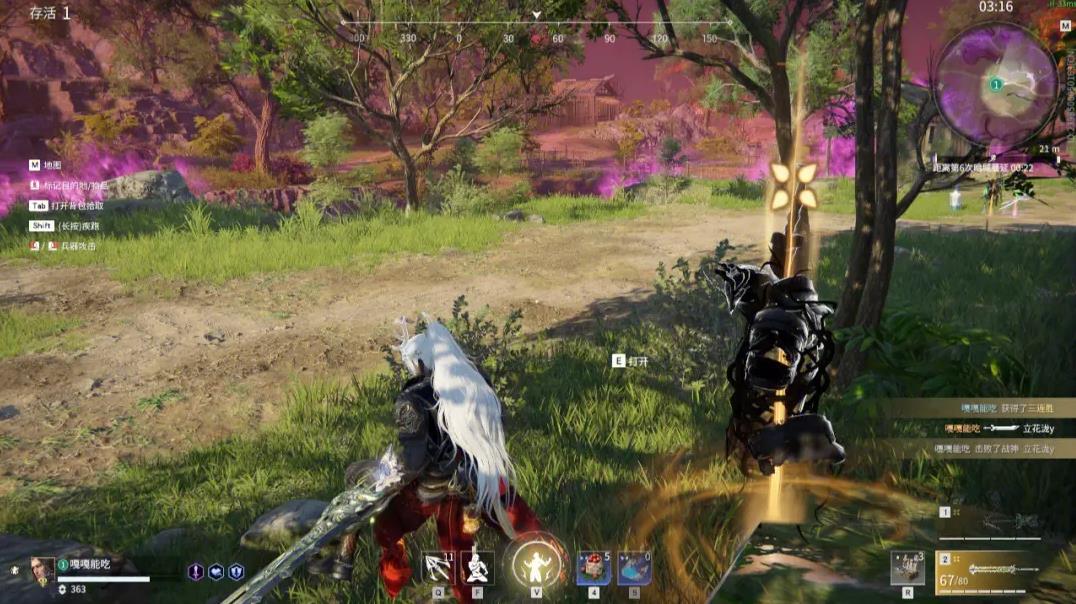Click the player portrait avatar

[42, 569]
